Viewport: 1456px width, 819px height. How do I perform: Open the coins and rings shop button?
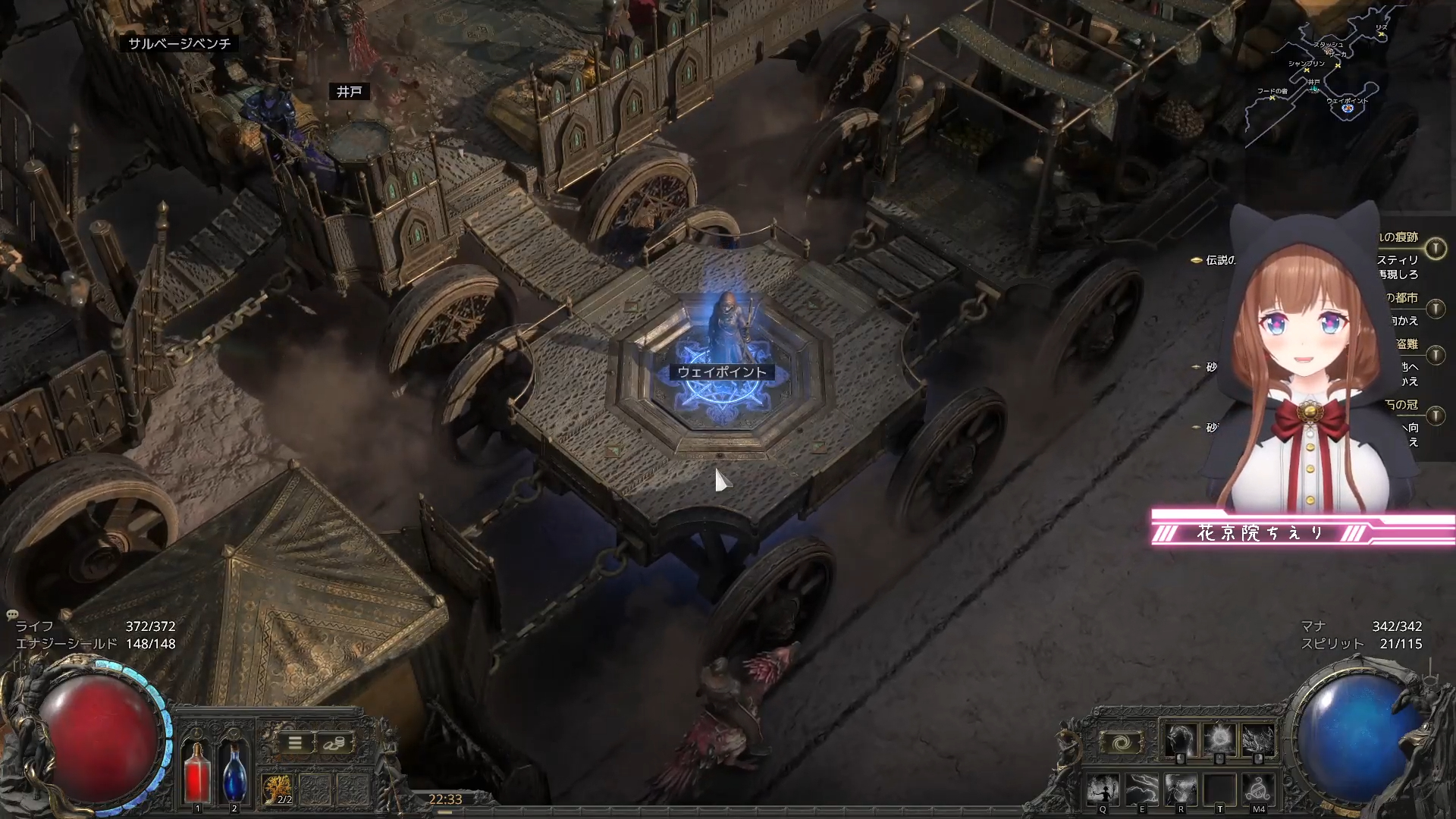pyautogui.click(x=334, y=743)
